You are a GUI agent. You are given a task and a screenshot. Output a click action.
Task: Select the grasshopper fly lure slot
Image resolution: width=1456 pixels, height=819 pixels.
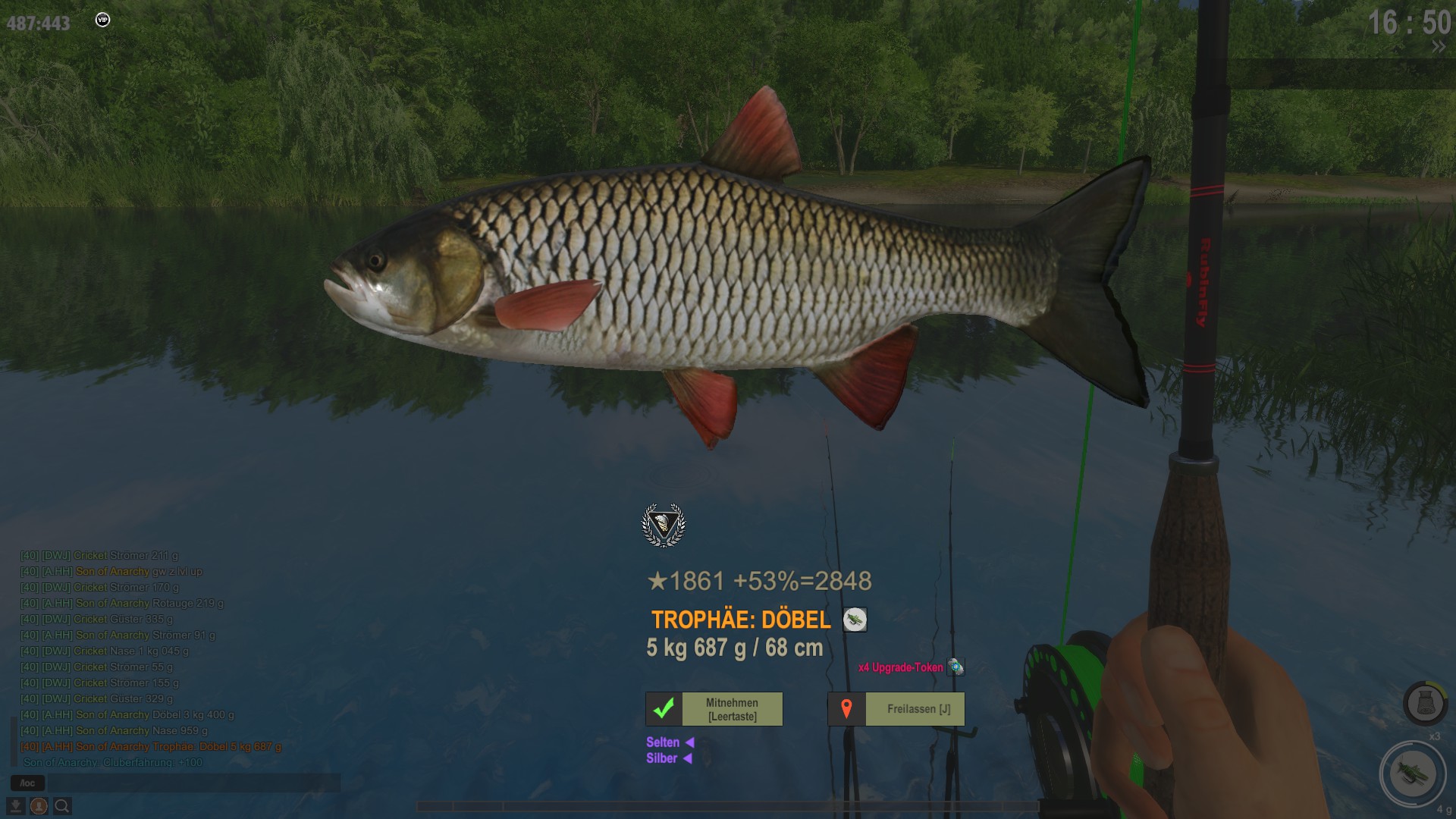[1412, 773]
